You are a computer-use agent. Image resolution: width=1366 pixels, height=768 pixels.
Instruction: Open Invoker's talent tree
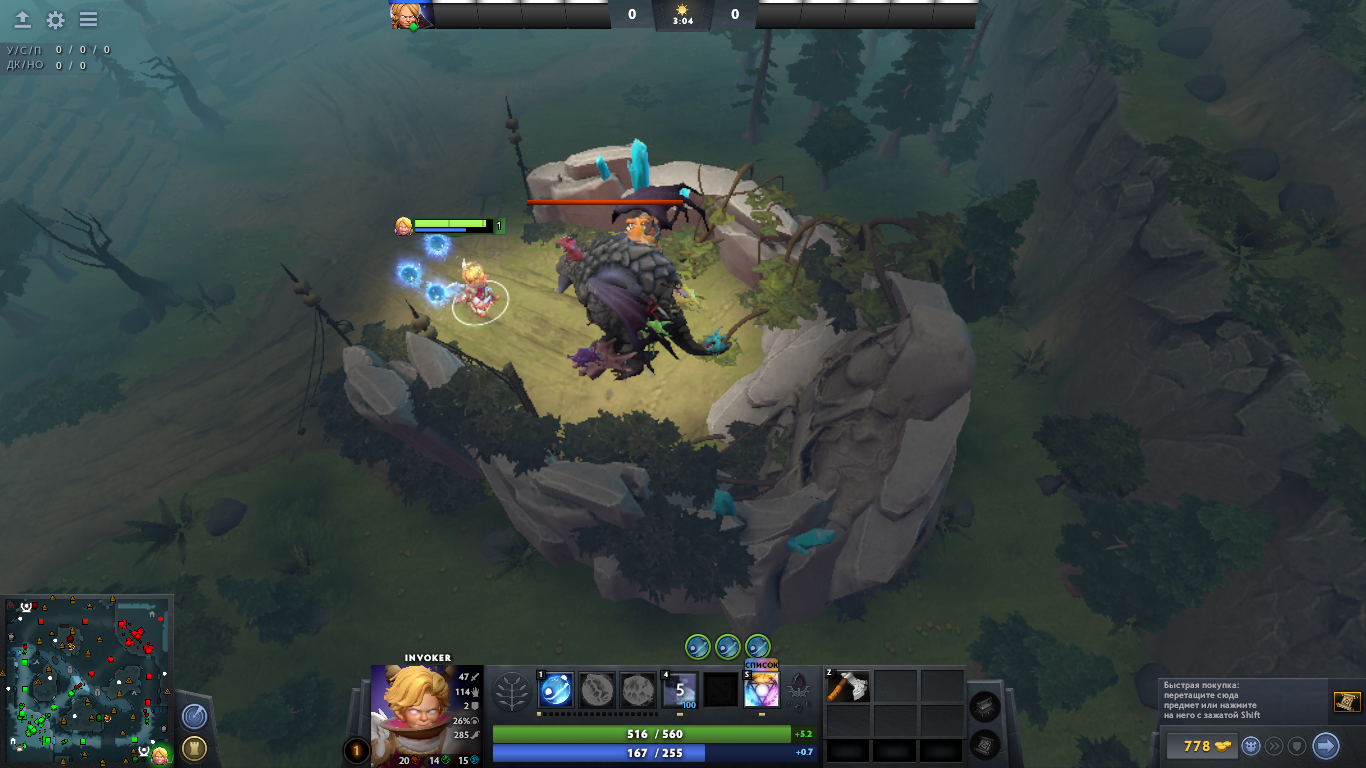tap(512, 692)
